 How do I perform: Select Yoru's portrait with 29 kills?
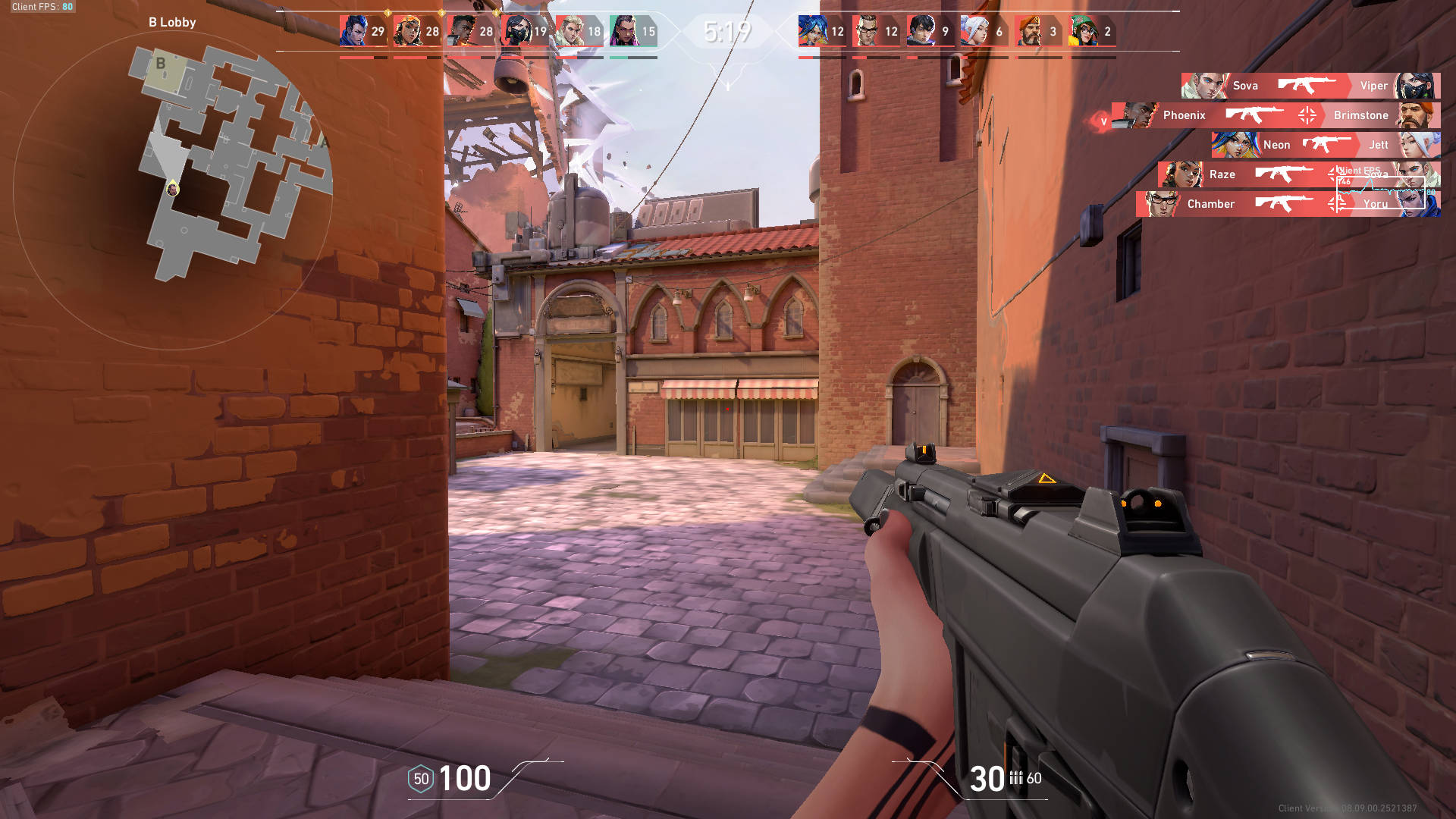(353, 31)
